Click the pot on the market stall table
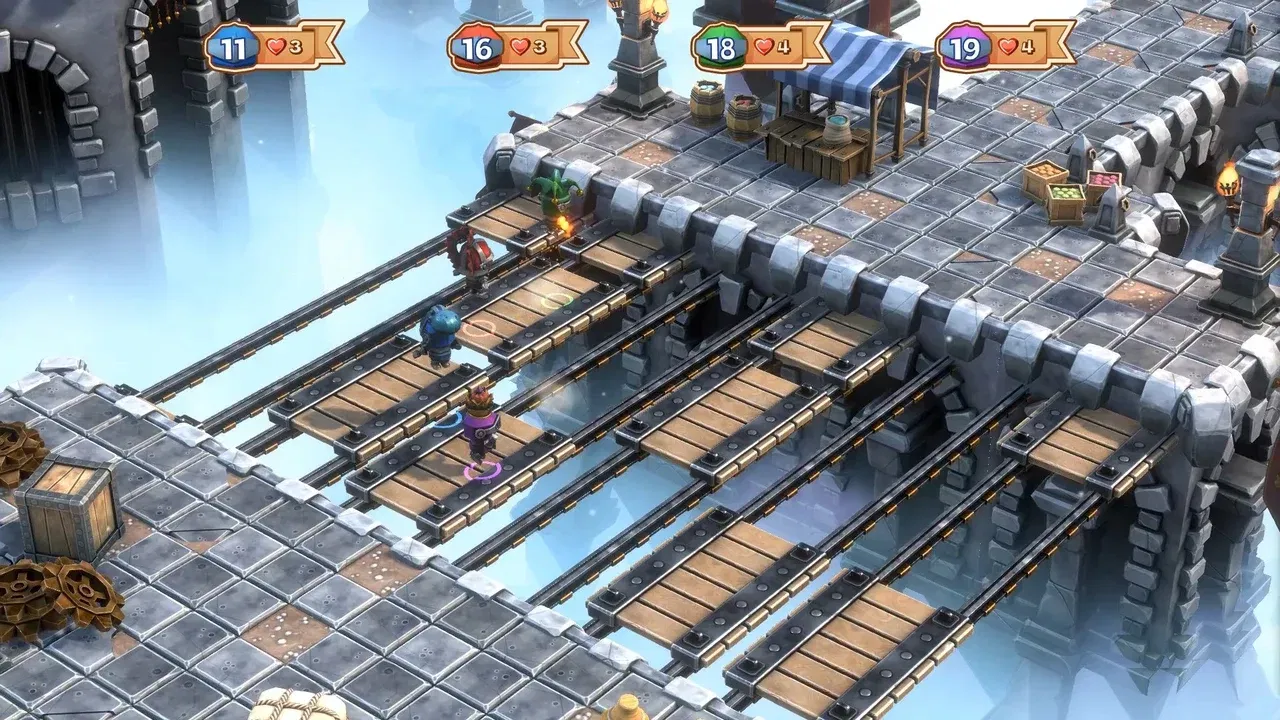Screen dimensions: 1280x720 [838, 130]
